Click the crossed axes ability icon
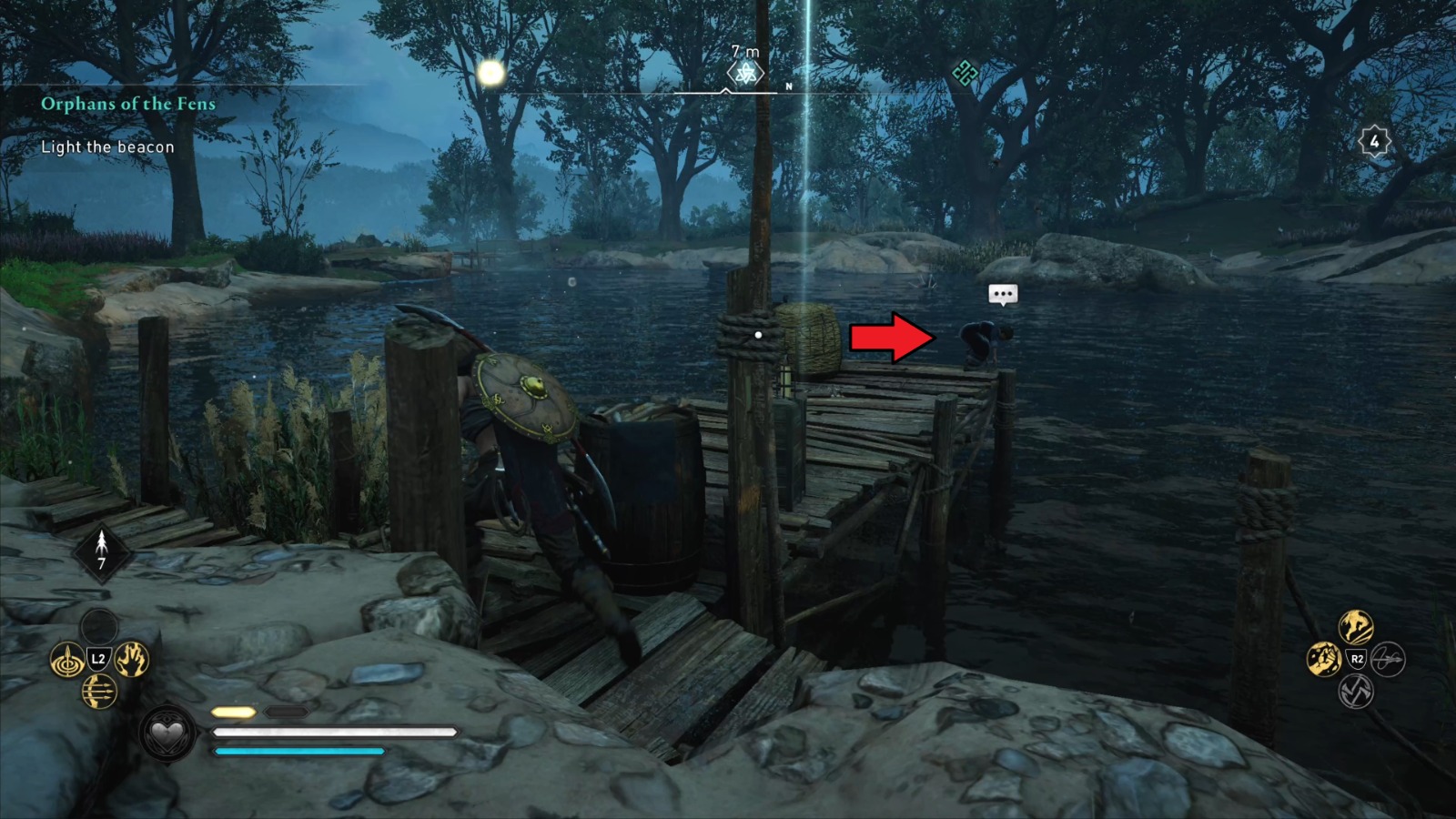 coord(1355,692)
